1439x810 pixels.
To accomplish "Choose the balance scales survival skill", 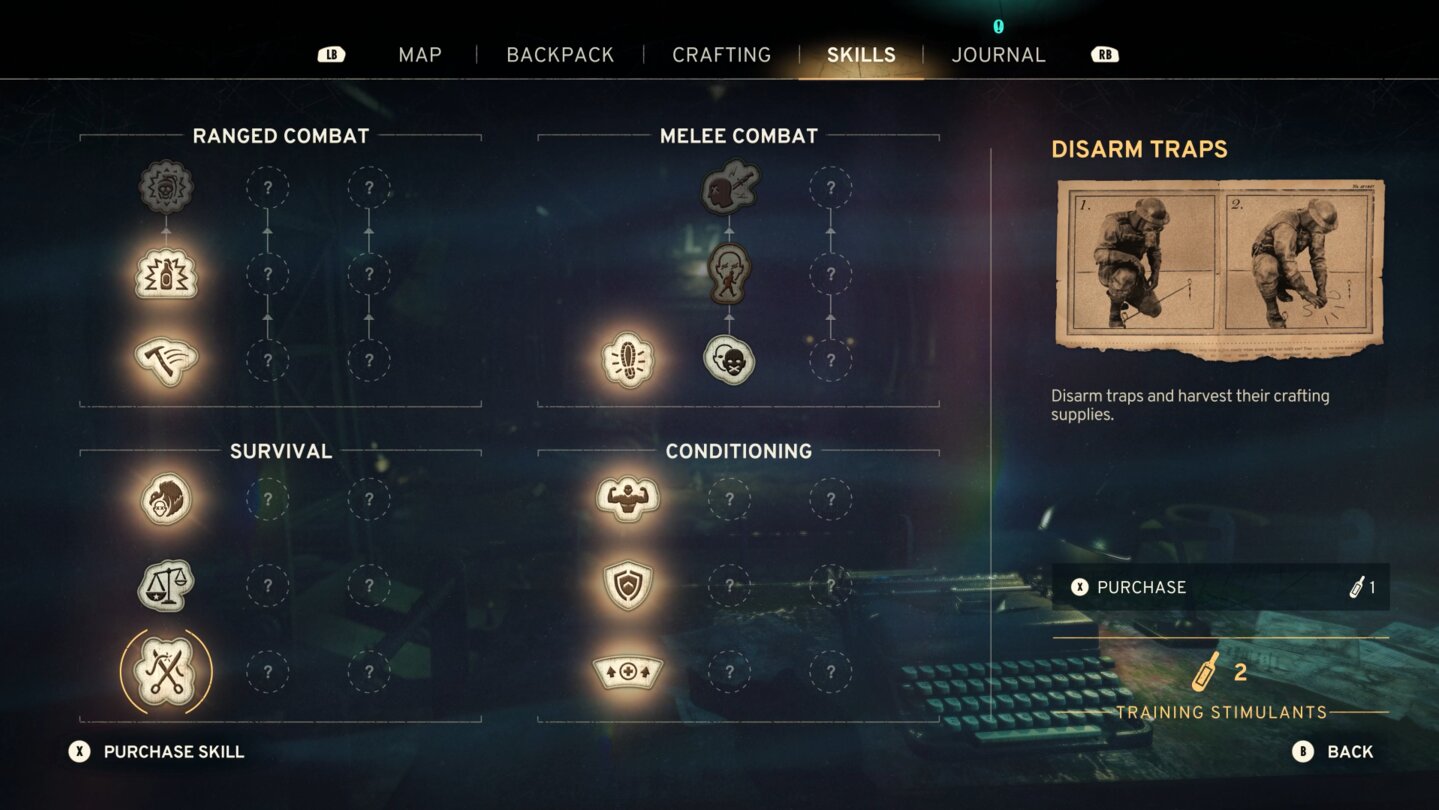I will point(166,585).
